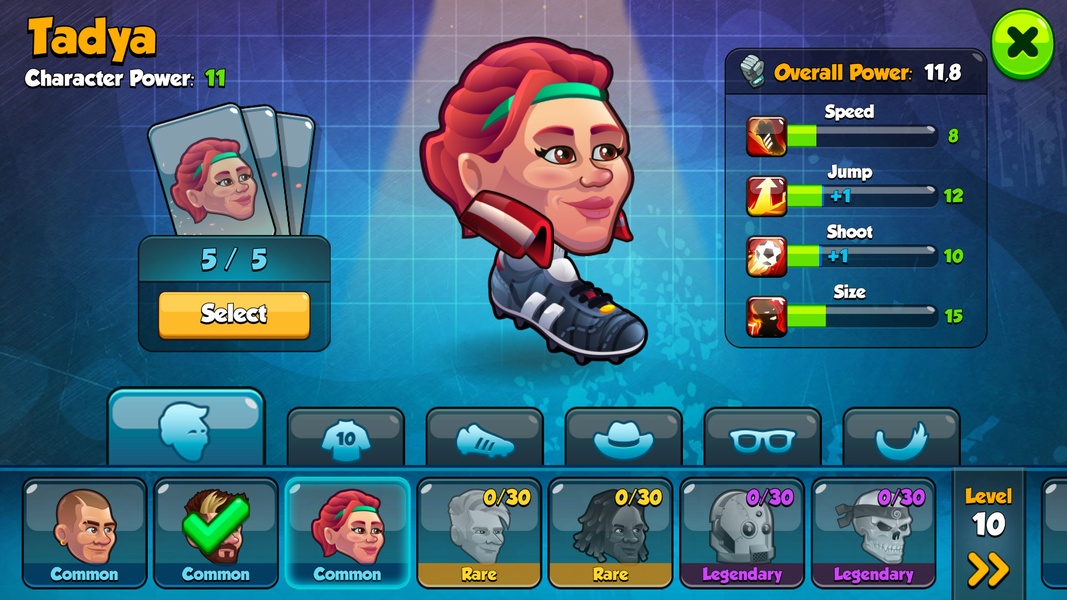Click the yellow Select button
Image resolution: width=1067 pixels, height=600 pixels.
point(234,314)
